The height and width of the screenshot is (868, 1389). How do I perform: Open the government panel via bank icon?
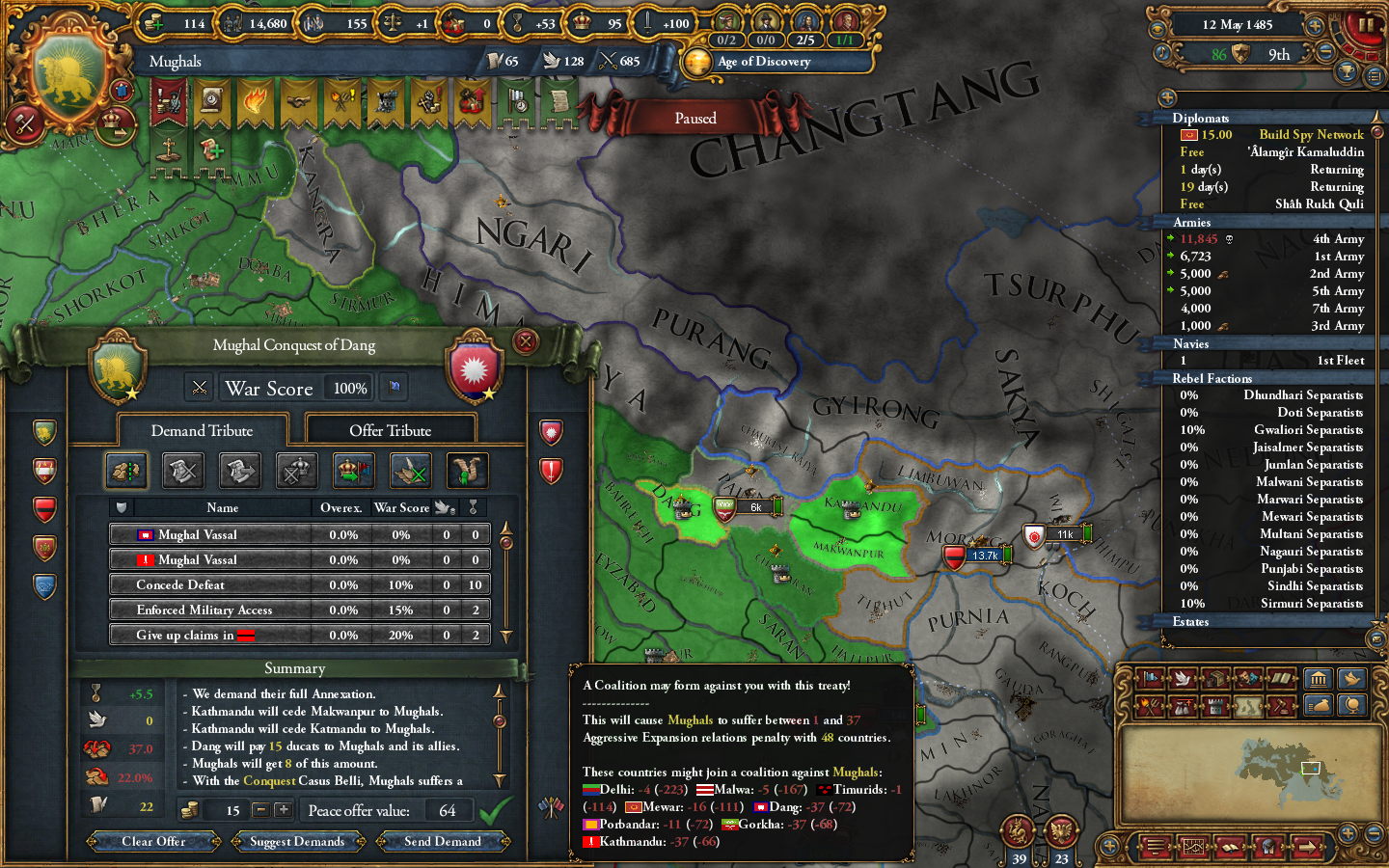pyautogui.click(x=1318, y=680)
